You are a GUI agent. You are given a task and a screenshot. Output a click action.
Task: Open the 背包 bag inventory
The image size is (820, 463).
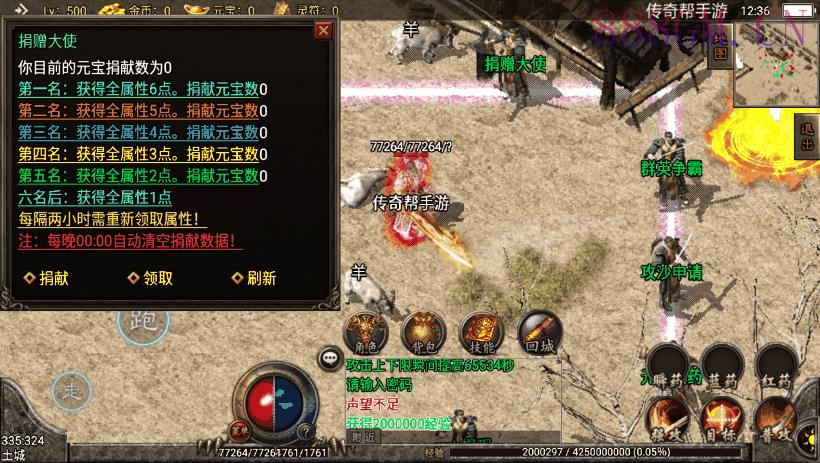pyautogui.click(x=420, y=333)
